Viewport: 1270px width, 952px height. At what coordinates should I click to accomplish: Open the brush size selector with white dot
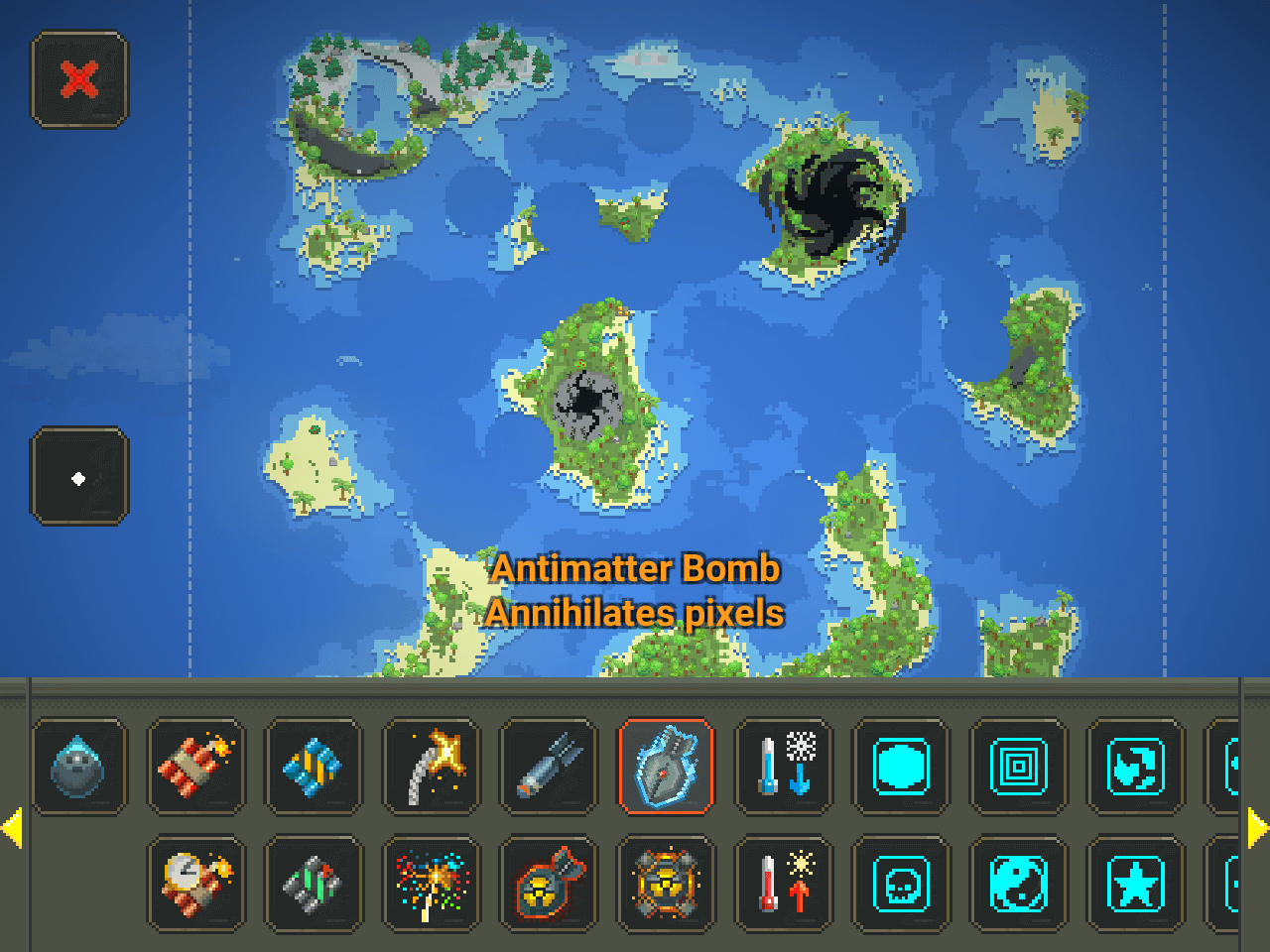tap(79, 477)
